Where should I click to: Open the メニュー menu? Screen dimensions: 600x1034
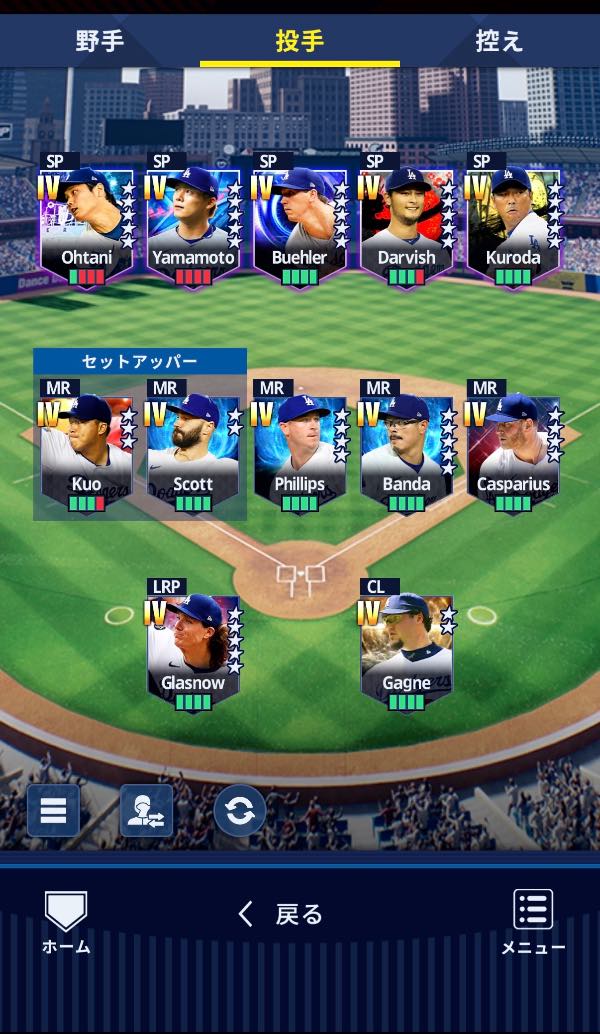[x=533, y=922]
